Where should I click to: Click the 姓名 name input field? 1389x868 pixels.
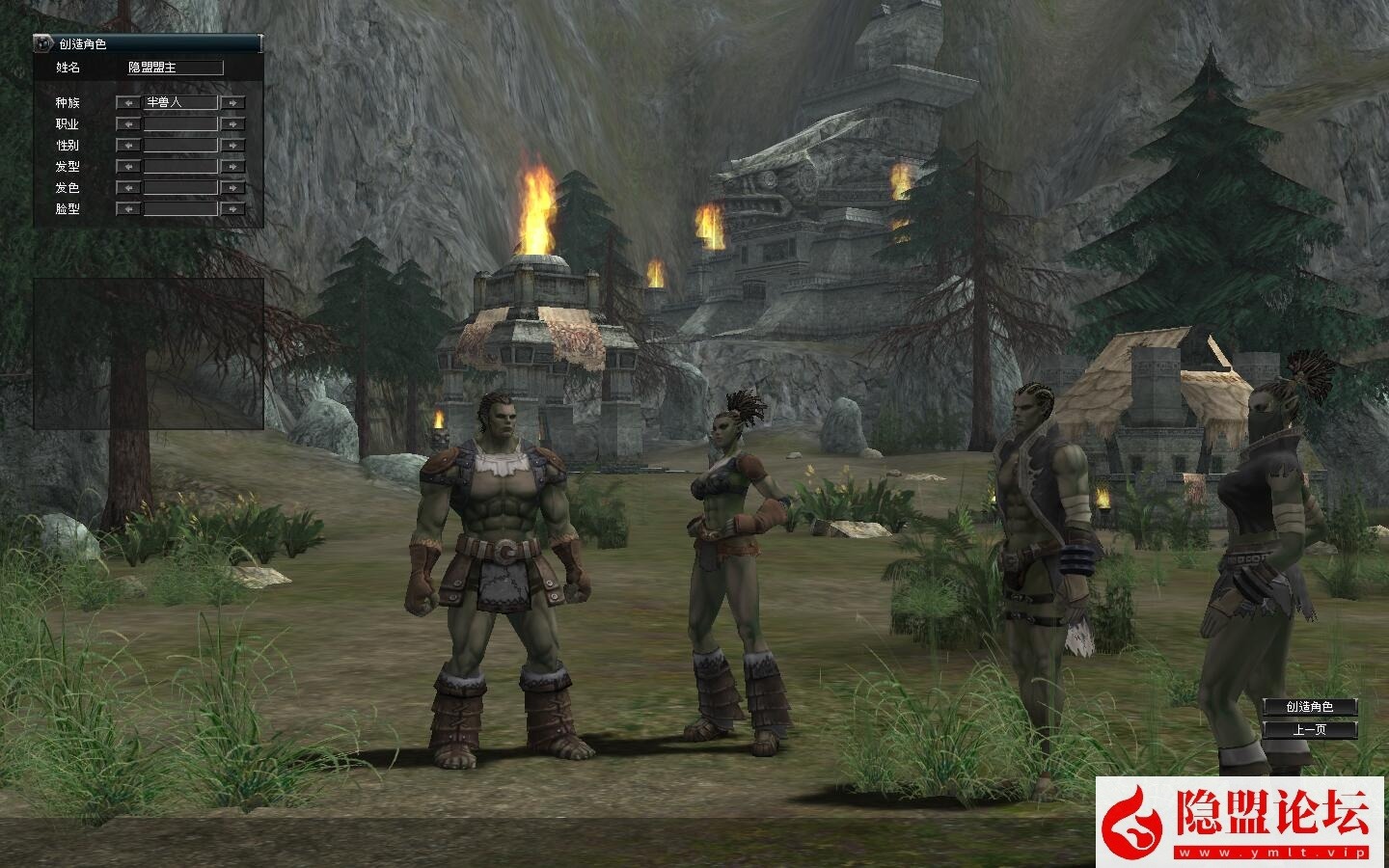click(175, 68)
